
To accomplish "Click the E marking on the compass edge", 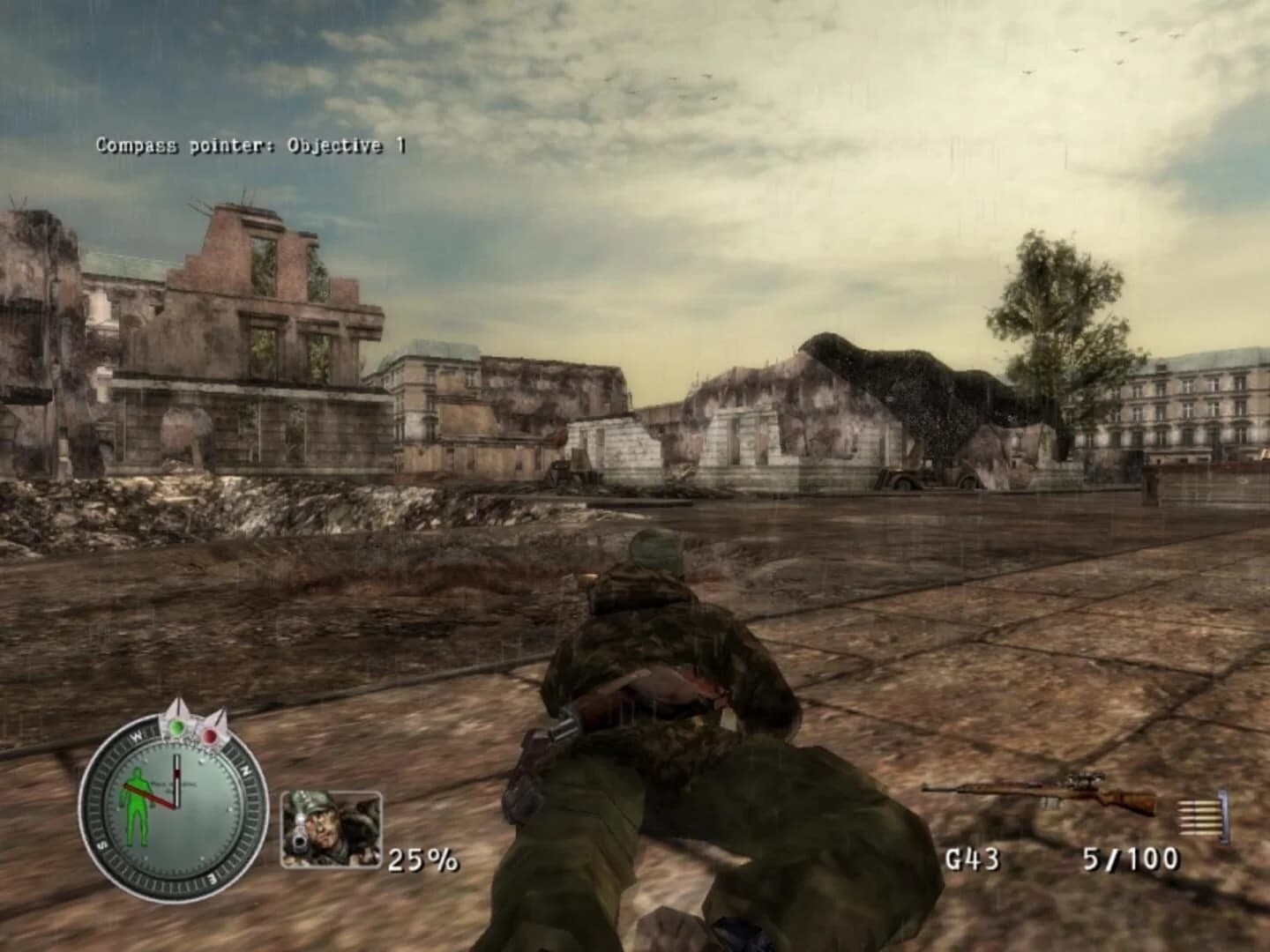I will tap(213, 878).
